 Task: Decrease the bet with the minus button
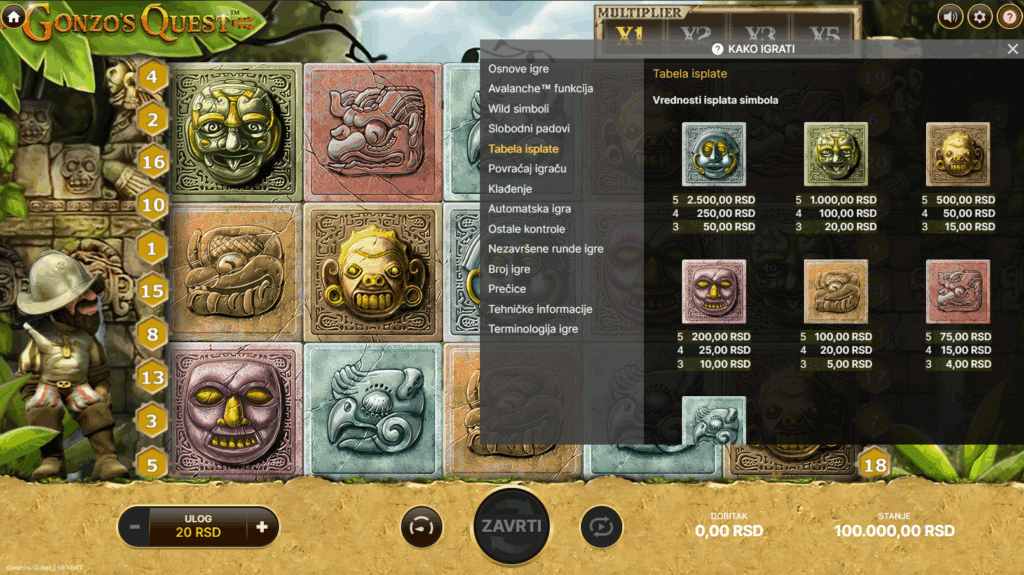(135, 526)
